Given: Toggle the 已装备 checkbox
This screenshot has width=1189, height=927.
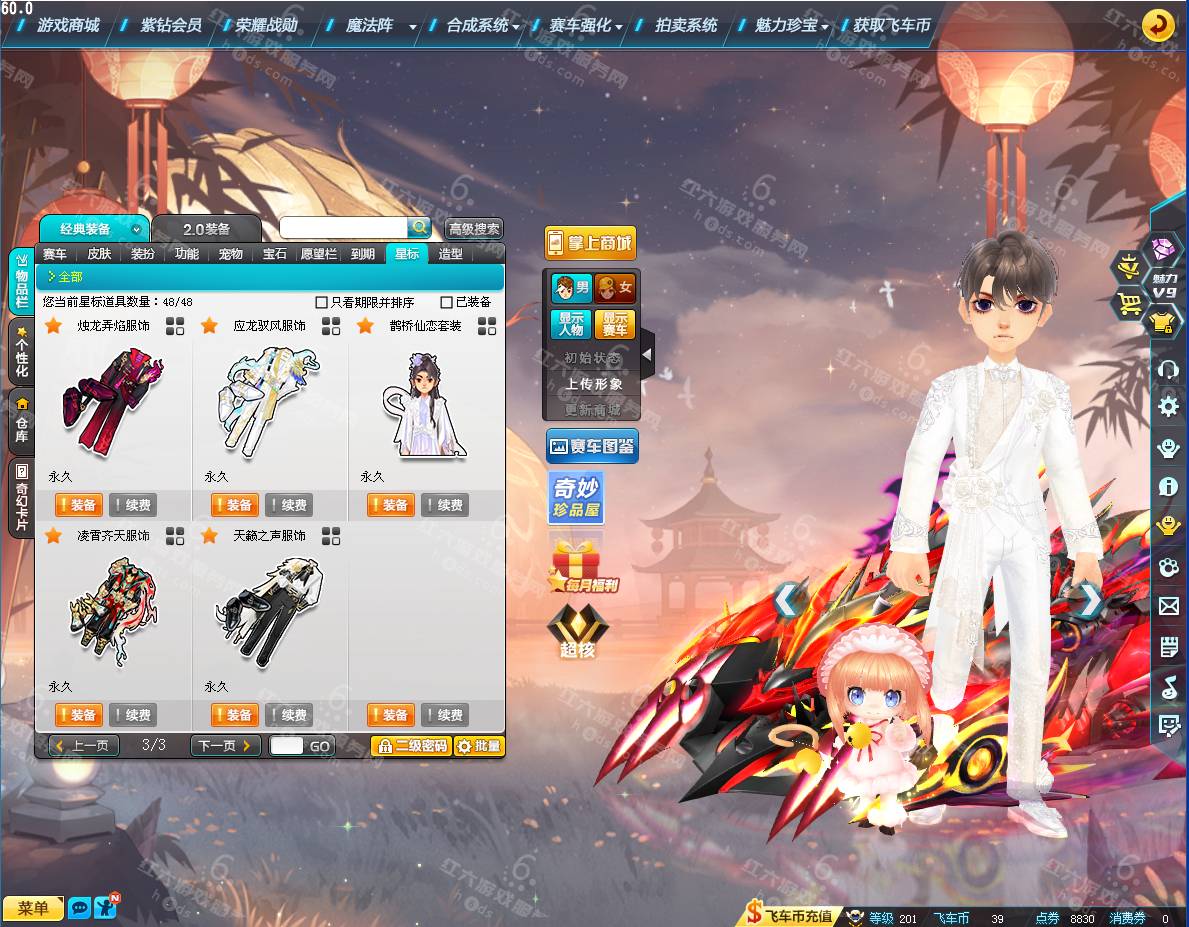Looking at the screenshot, I should pyautogui.click(x=446, y=302).
